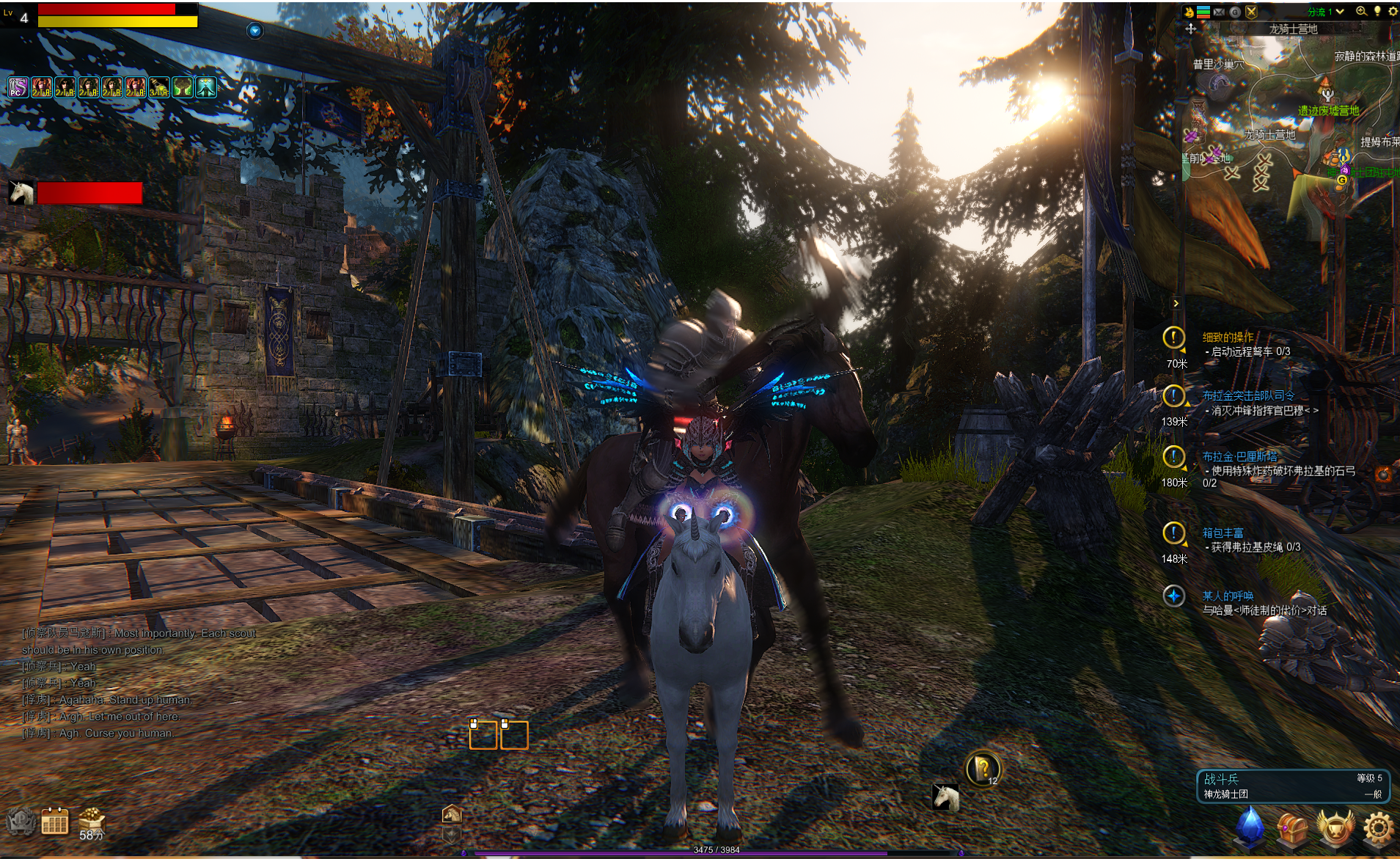Open the 分流 1 channel dropdown

(x=1326, y=12)
